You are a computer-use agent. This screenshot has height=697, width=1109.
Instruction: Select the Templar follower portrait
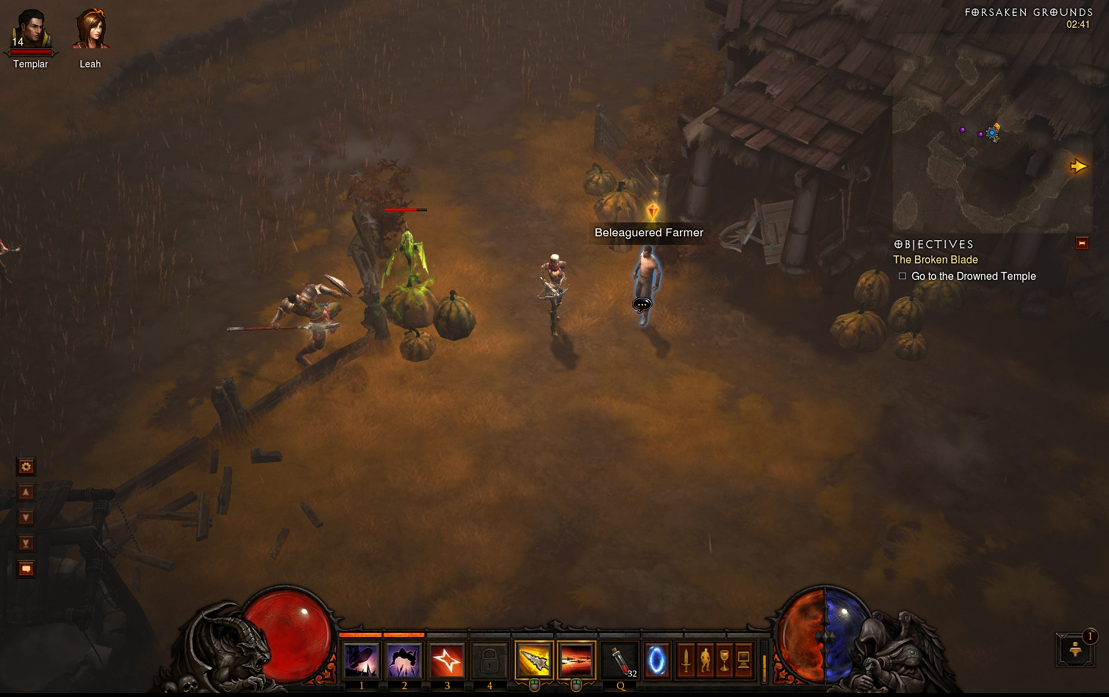[x=31, y=31]
